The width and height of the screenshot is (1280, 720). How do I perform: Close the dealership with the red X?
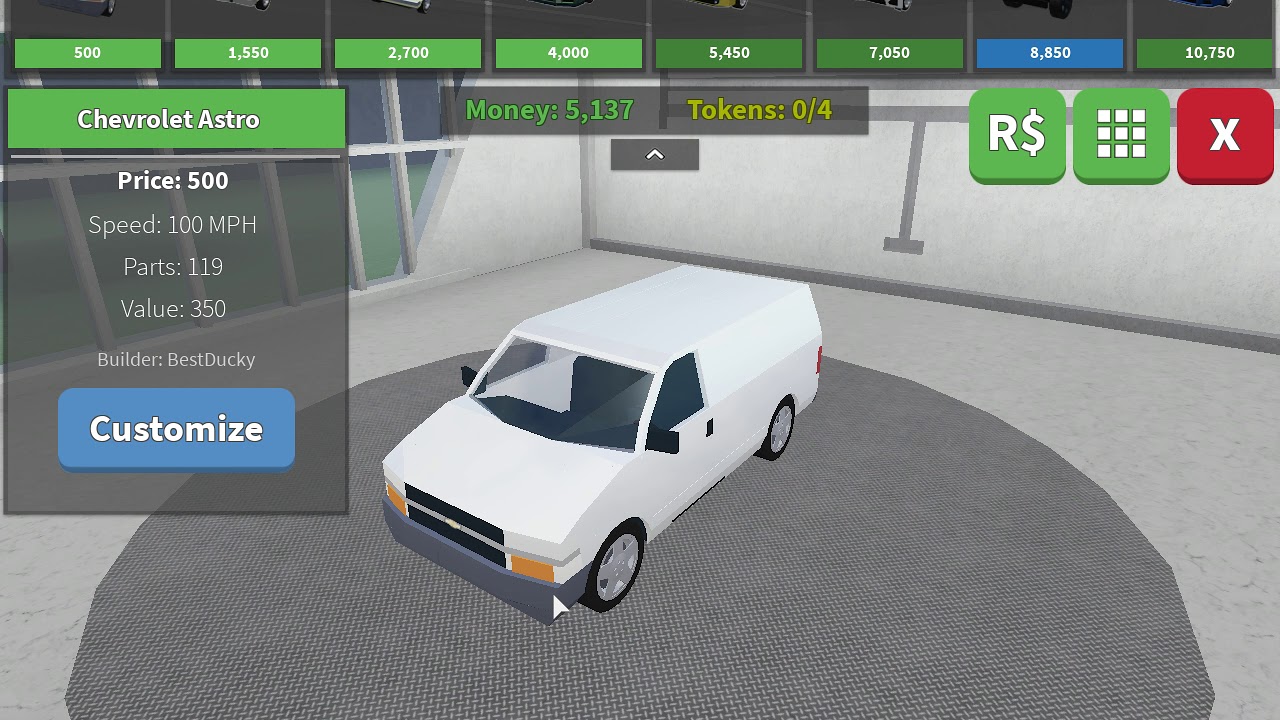[x=1225, y=134]
